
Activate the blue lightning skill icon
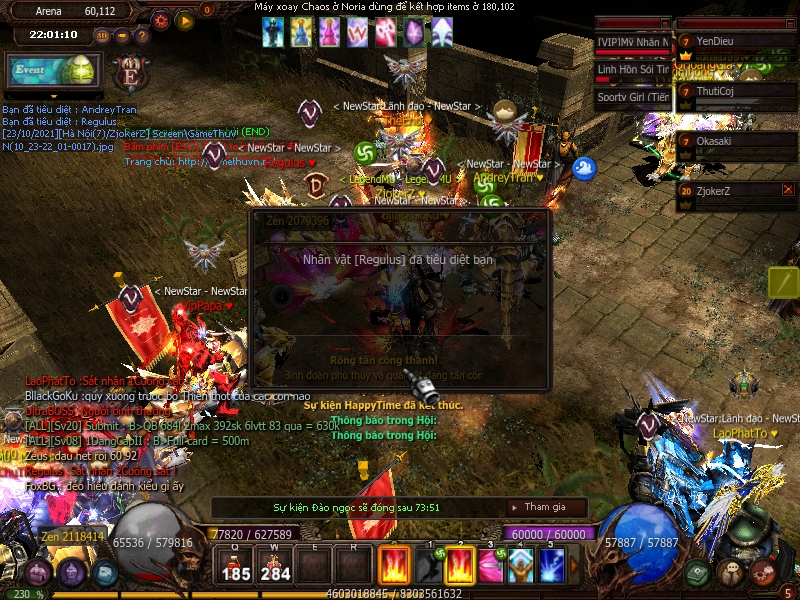(x=552, y=566)
